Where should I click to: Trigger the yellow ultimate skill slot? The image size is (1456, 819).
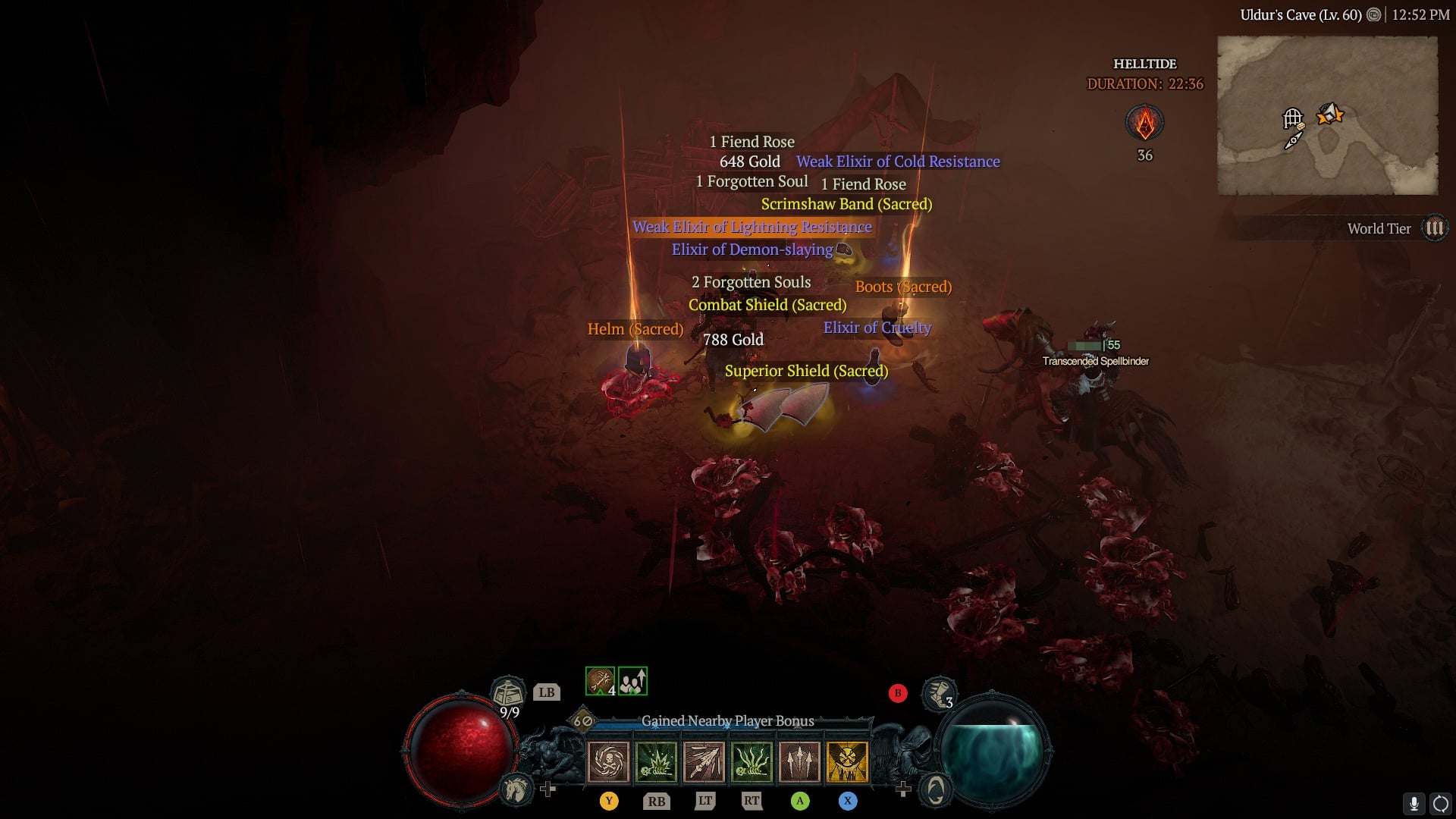(847, 761)
